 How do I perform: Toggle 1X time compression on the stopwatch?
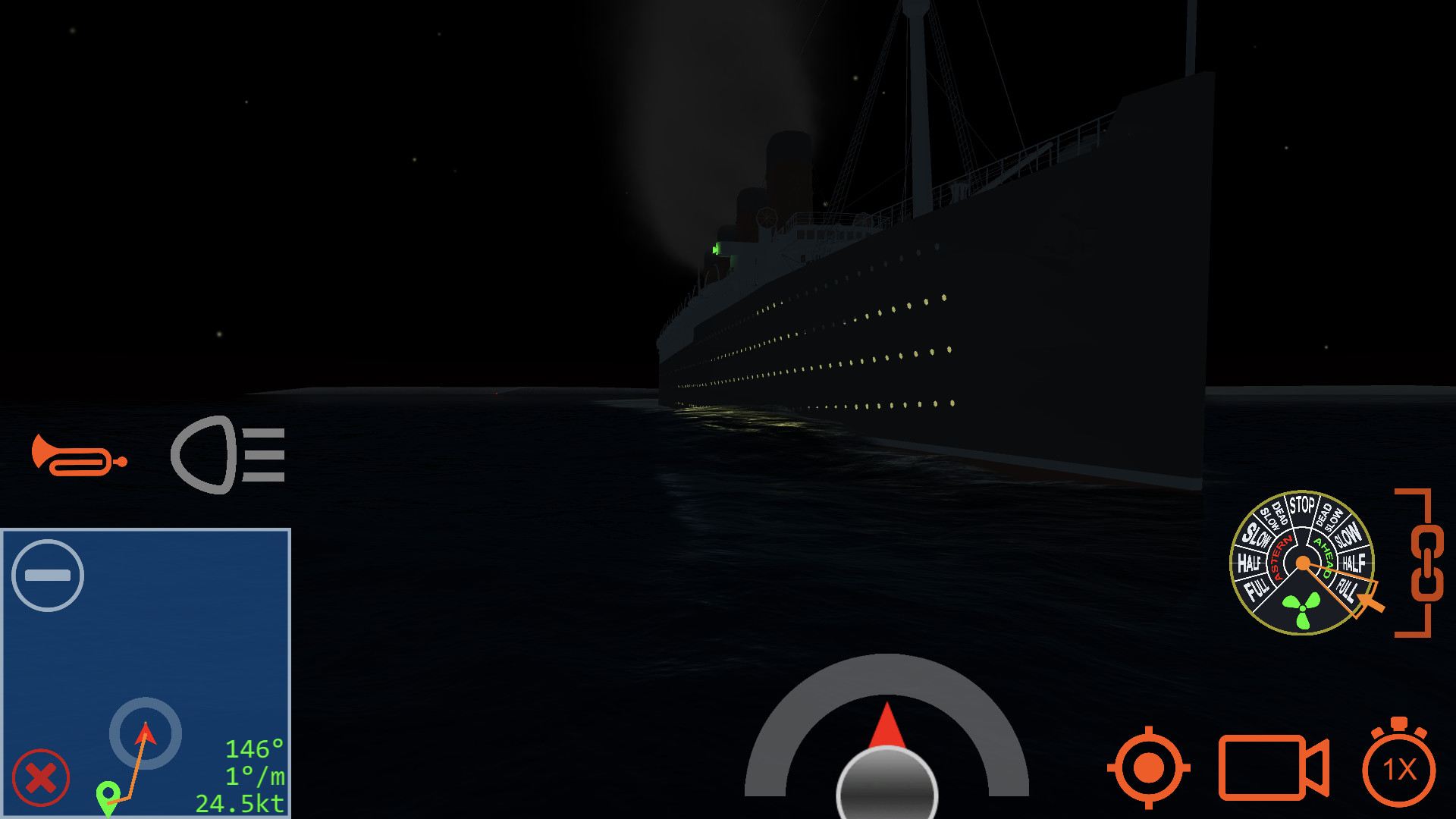[1402, 768]
